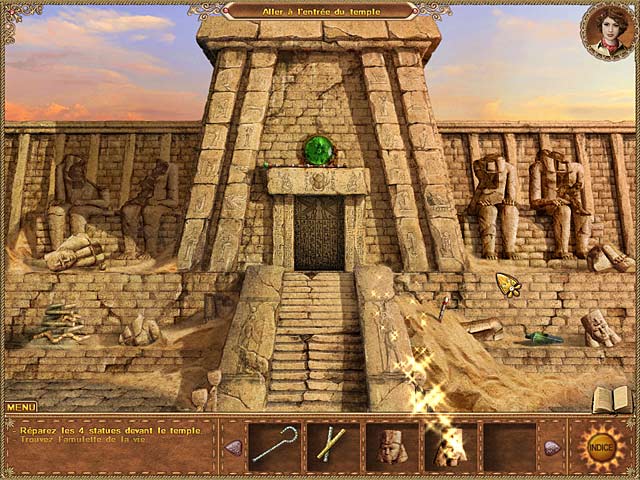Select the shepherd's crook inventory item
Image resolution: width=640 pixels, height=480 pixels.
(x=273, y=444)
